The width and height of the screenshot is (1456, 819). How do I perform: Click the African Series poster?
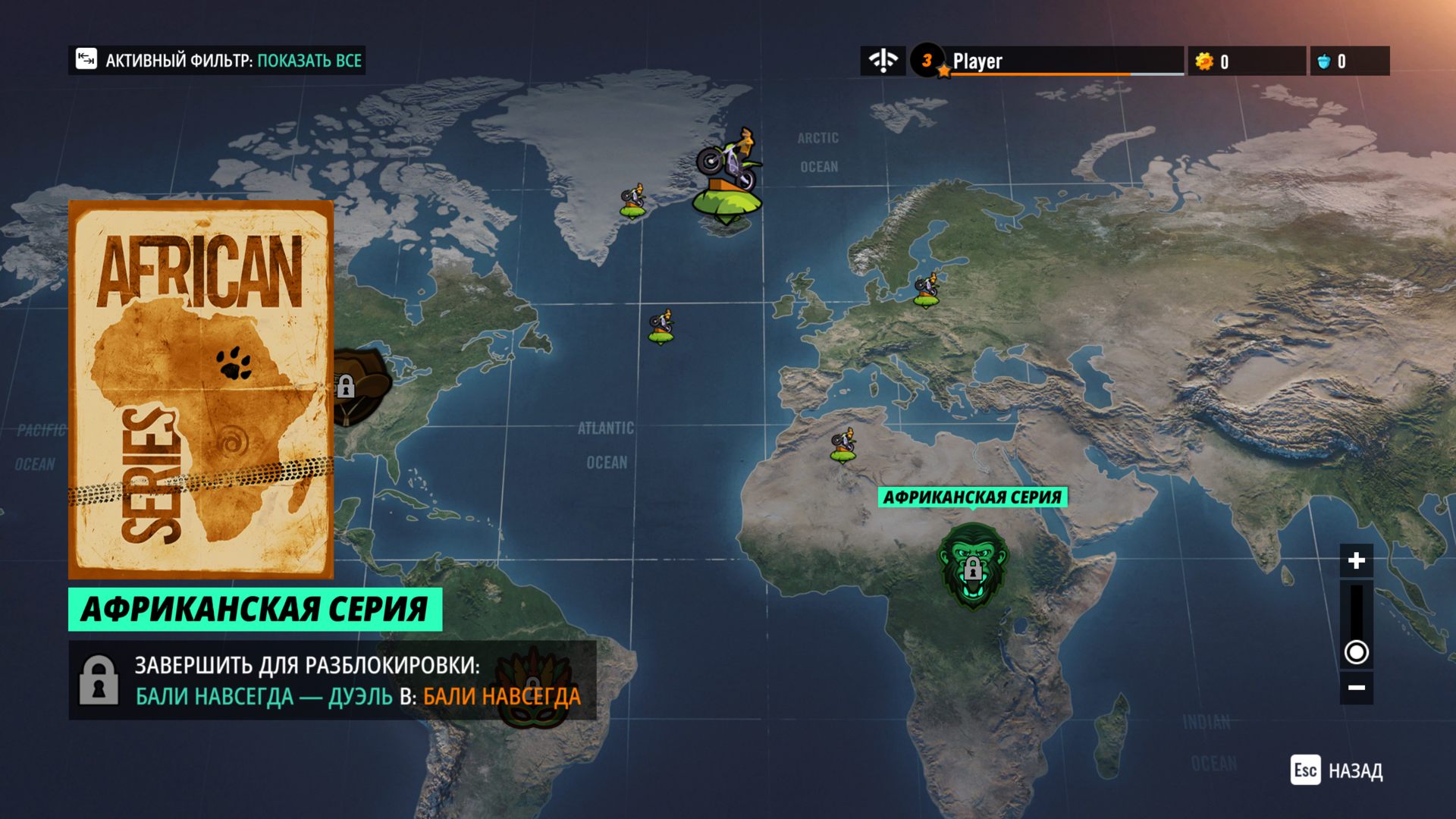(201, 389)
